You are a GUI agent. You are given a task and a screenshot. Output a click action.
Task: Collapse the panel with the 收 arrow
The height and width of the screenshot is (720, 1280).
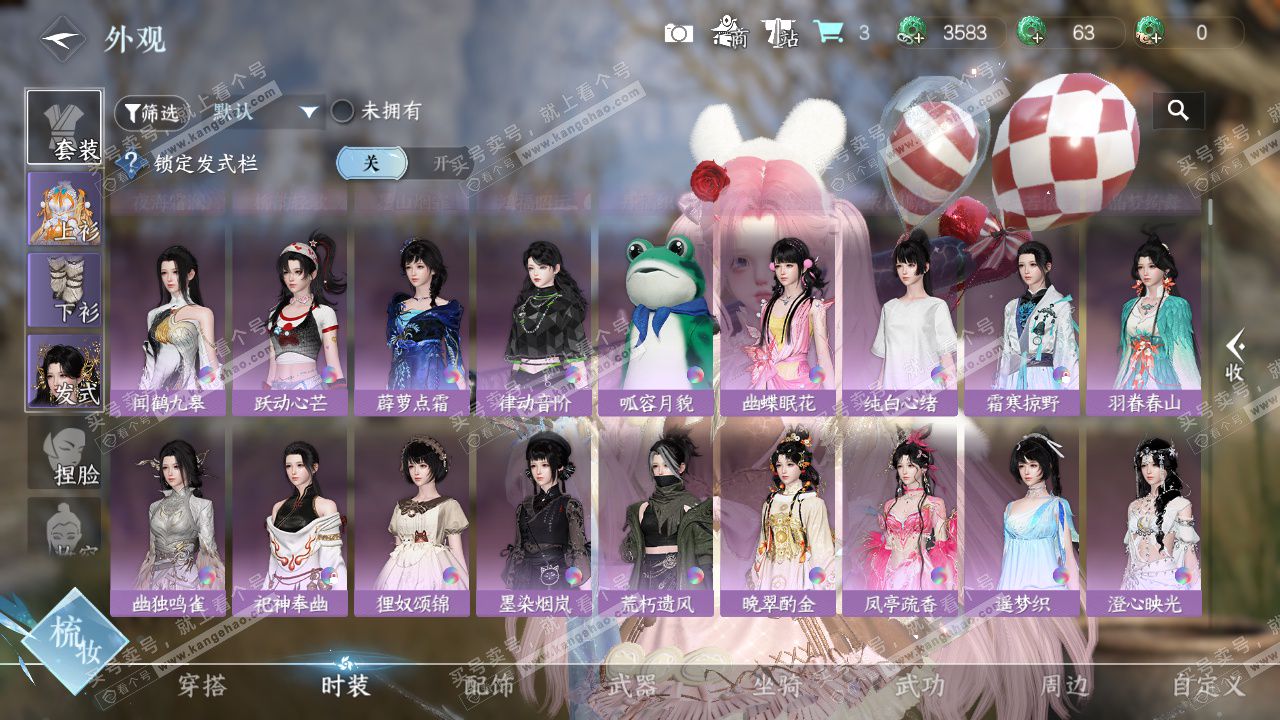tap(1236, 355)
